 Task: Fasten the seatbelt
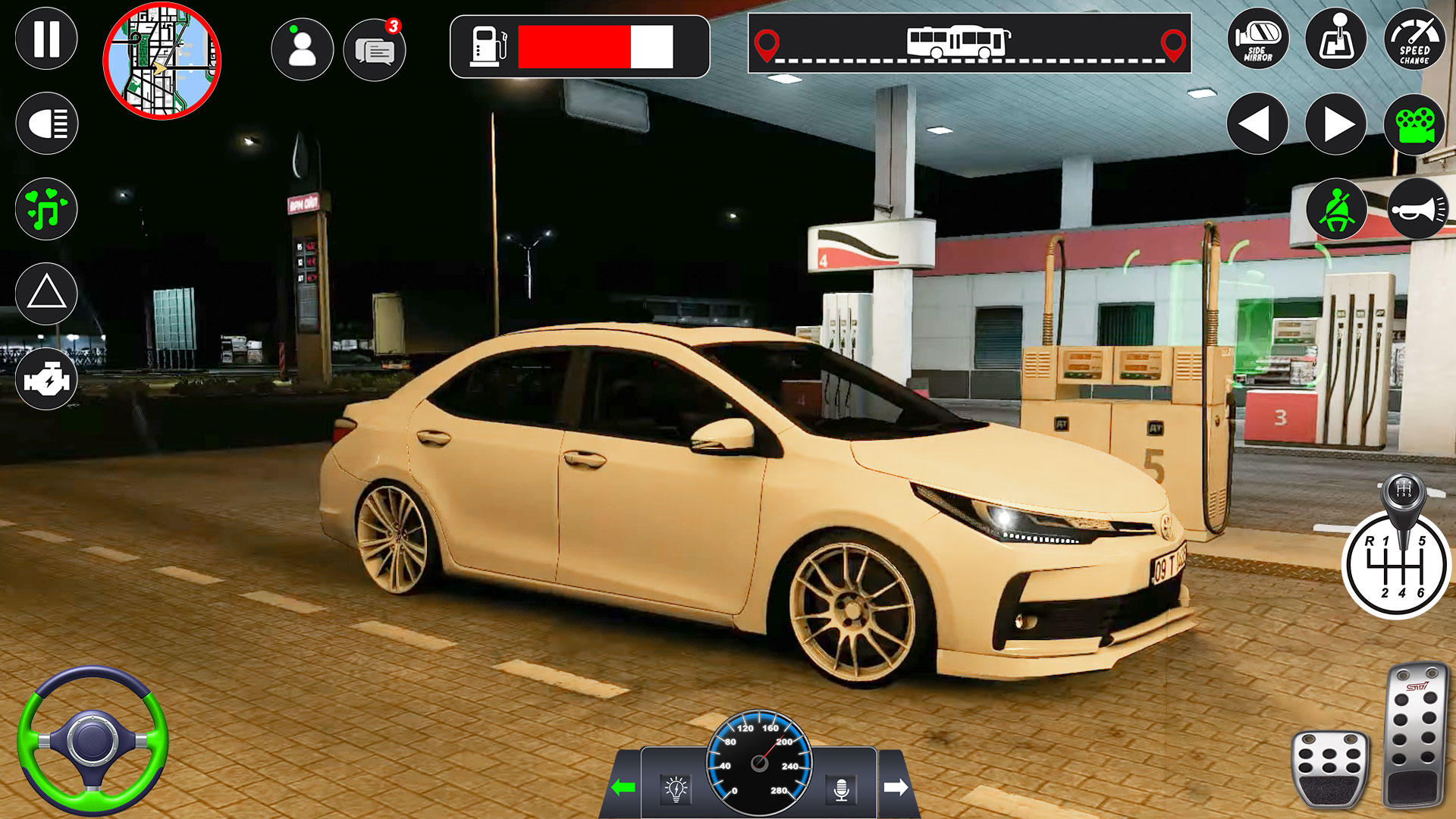[x=1338, y=210]
